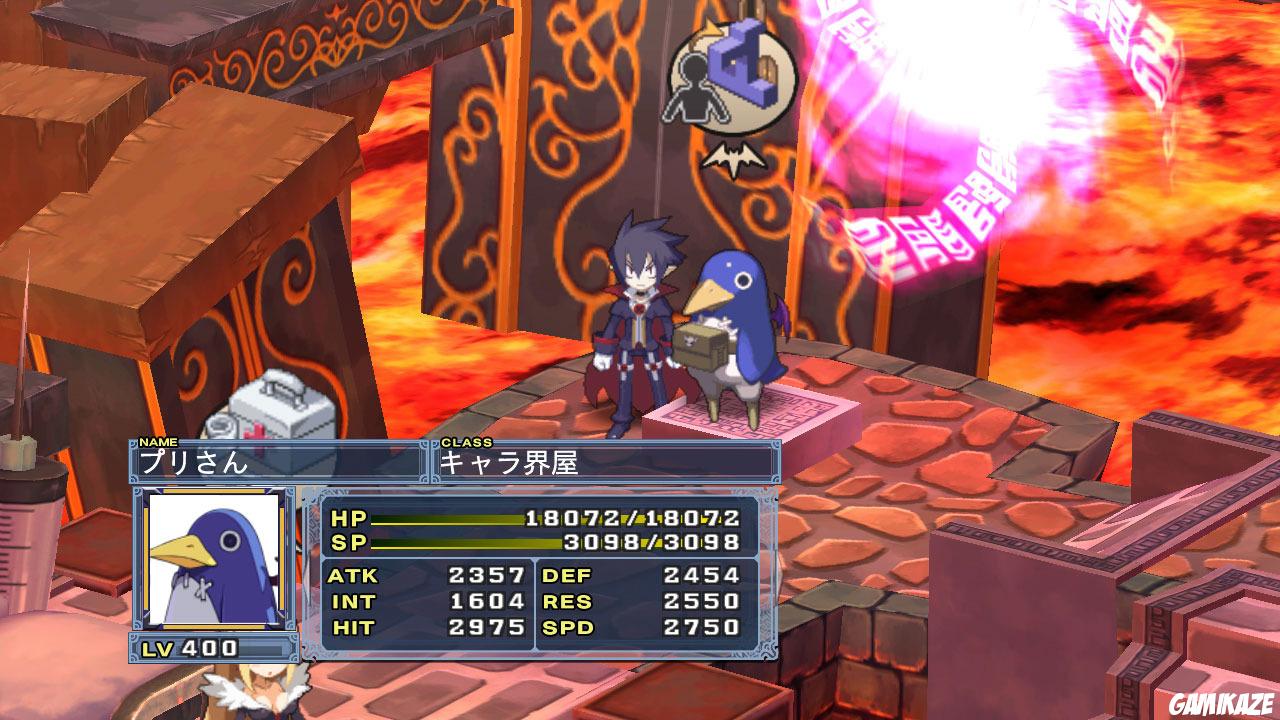Click the Gamikaze watermark in the corner
Screen dimensions: 1280x720
(1220, 705)
